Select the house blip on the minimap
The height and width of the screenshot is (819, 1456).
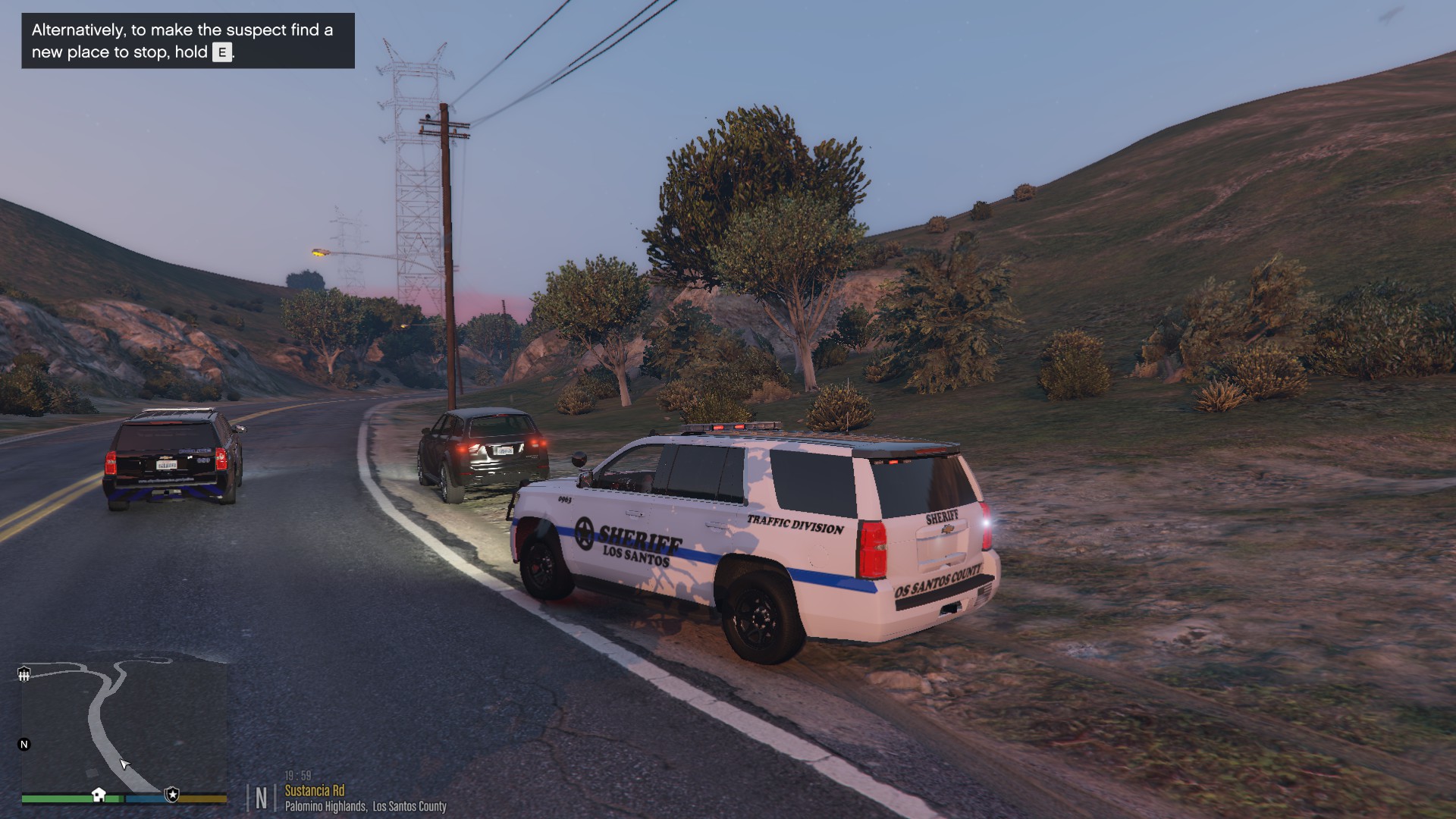[x=99, y=794]
